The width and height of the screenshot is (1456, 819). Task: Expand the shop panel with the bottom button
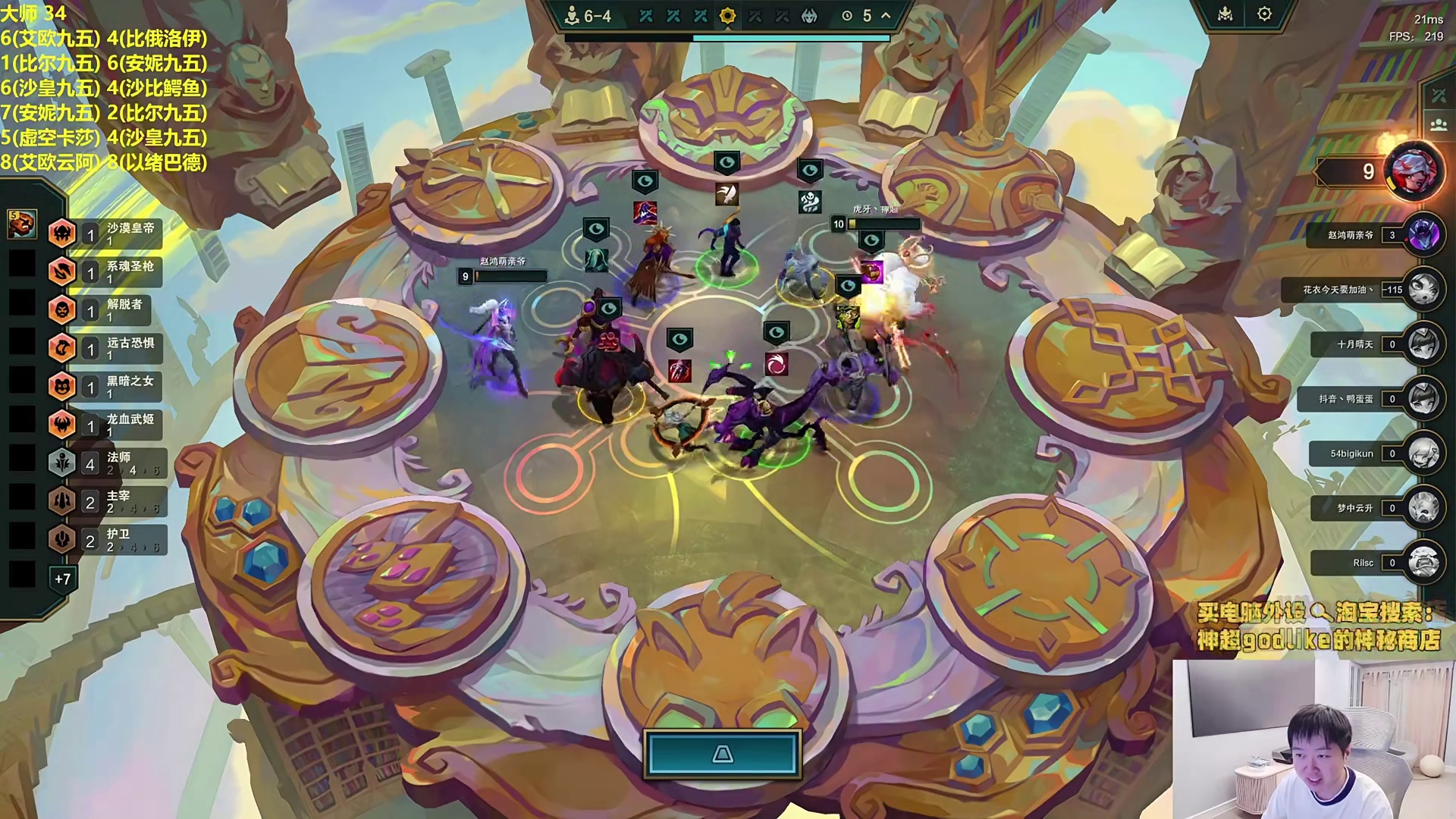pyautogui.click(x=722, y=754)
